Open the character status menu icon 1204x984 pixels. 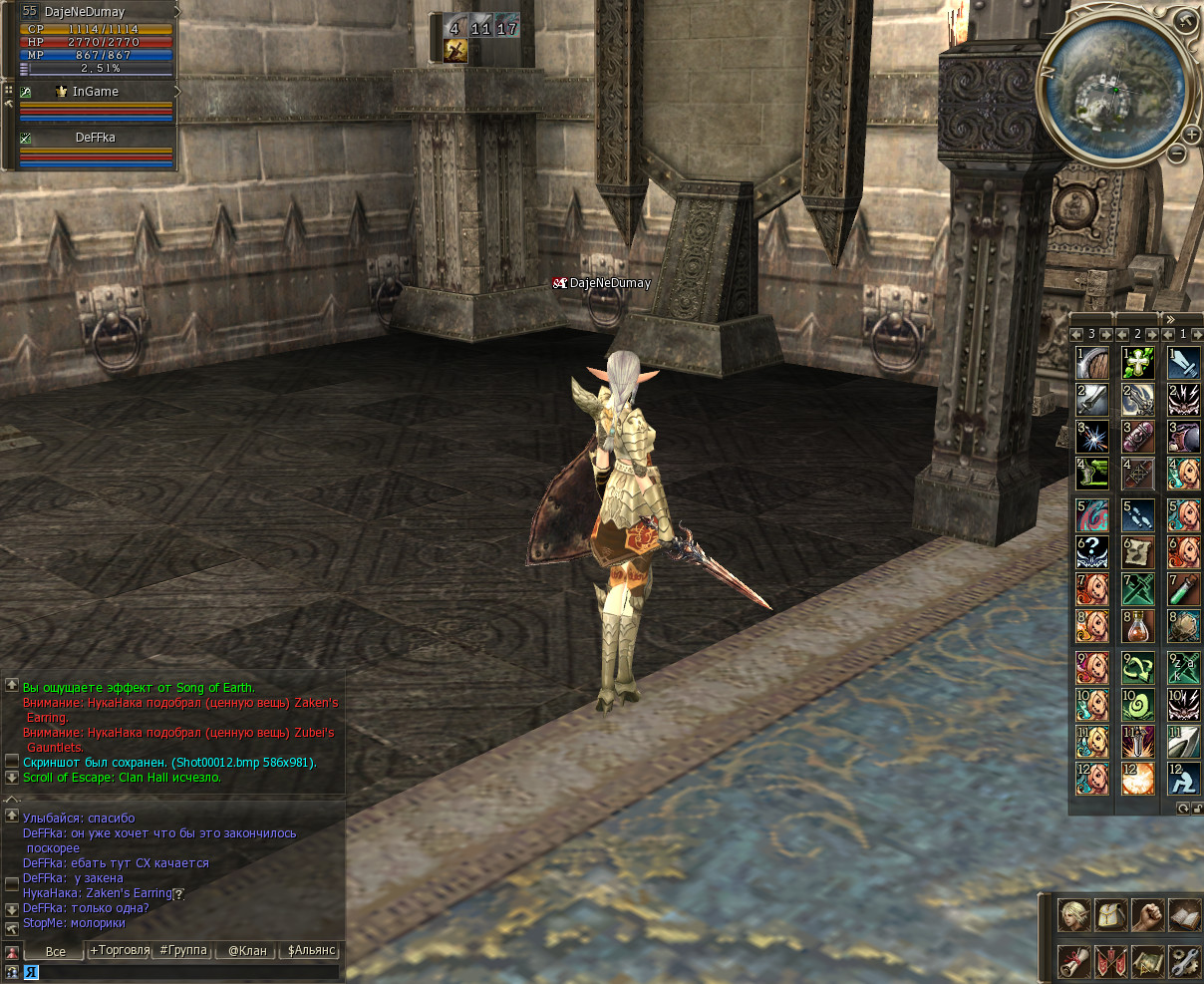click(x=1073, y=915)
